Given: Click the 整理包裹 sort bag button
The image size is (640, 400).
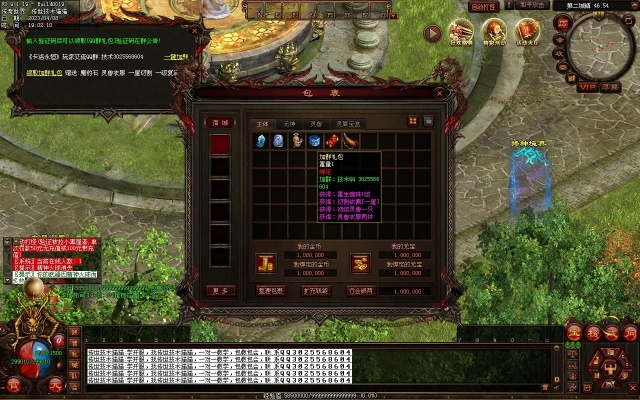Looking at the screenshot, I should click(271, 291).
